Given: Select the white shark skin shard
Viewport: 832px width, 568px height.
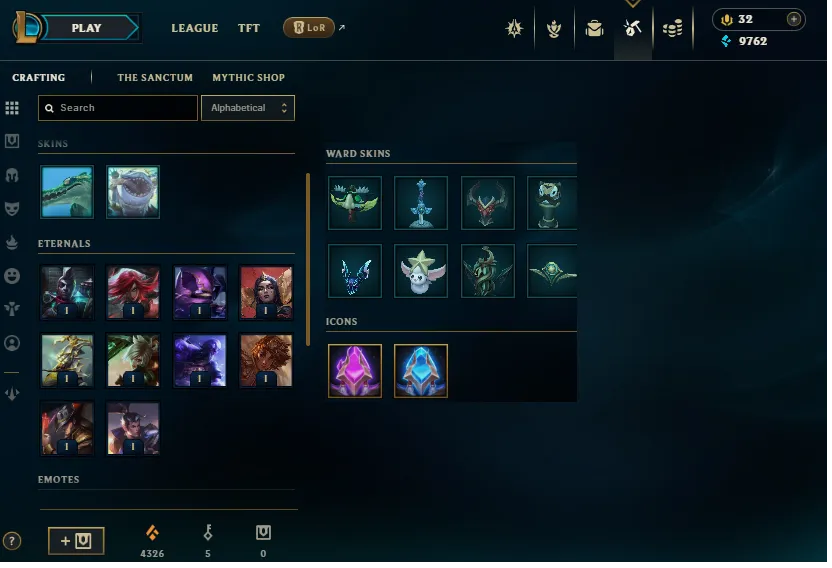Looking at the screenshot, I should 133,192.
